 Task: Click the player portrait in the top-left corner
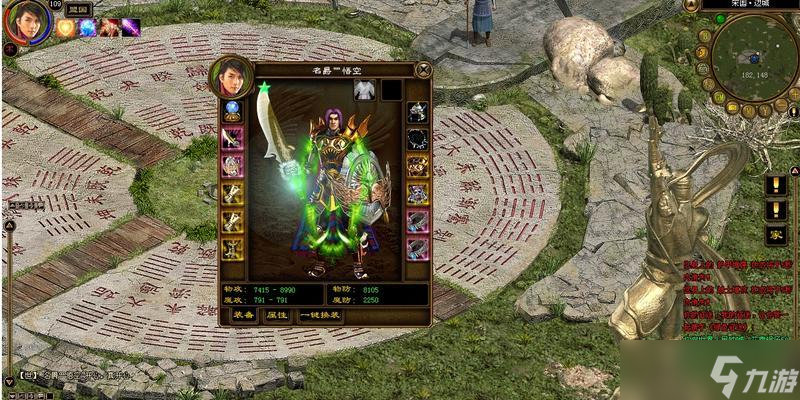[x=27, y=22]
